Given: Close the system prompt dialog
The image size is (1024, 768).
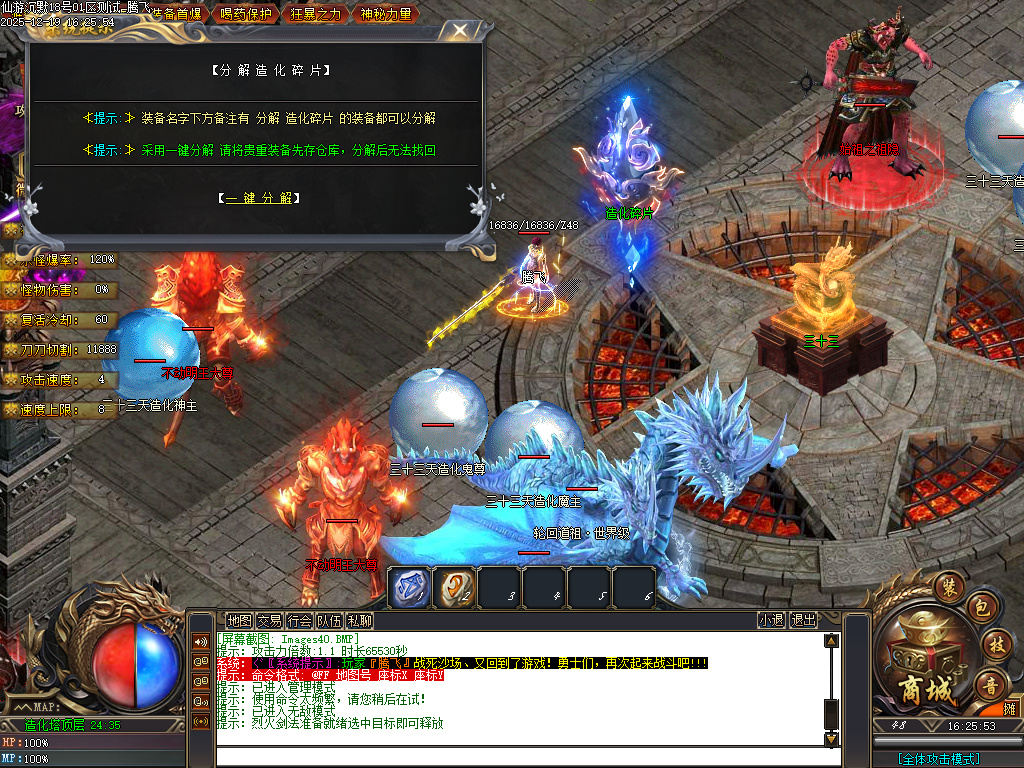Looking at the screenshot, I should coord(459,30).
